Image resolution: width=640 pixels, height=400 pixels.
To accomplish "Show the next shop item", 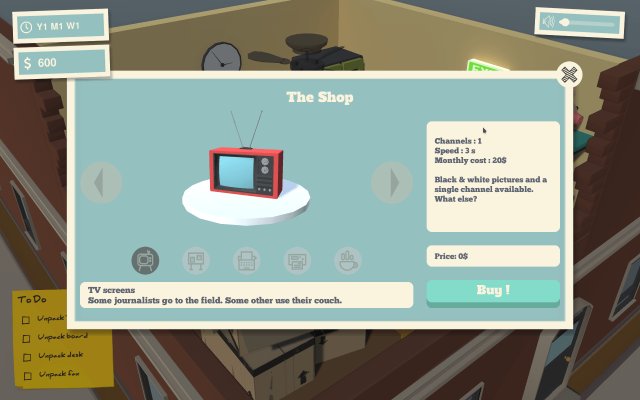I will coord(392,182).
